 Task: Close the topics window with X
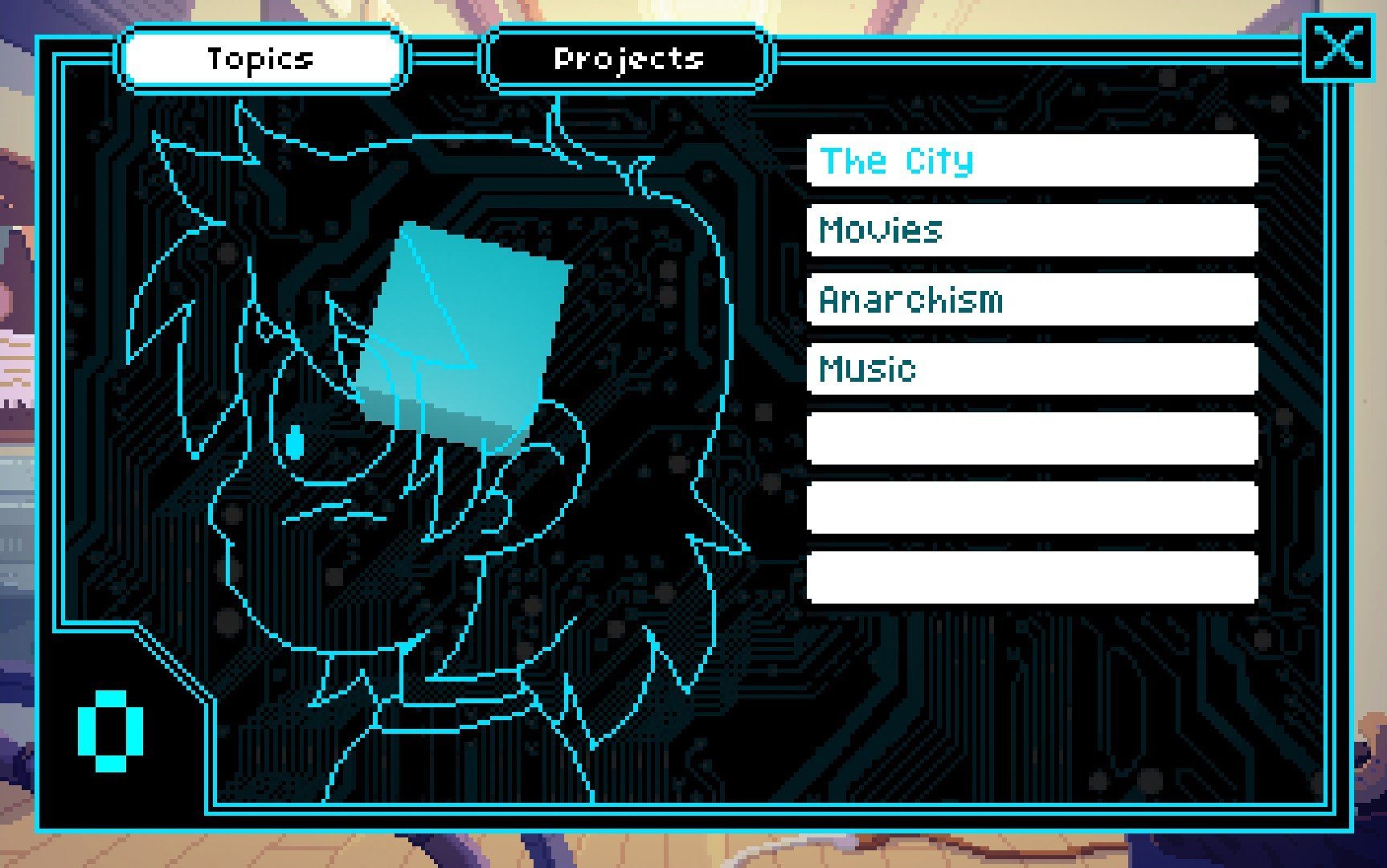(1338, 47)
